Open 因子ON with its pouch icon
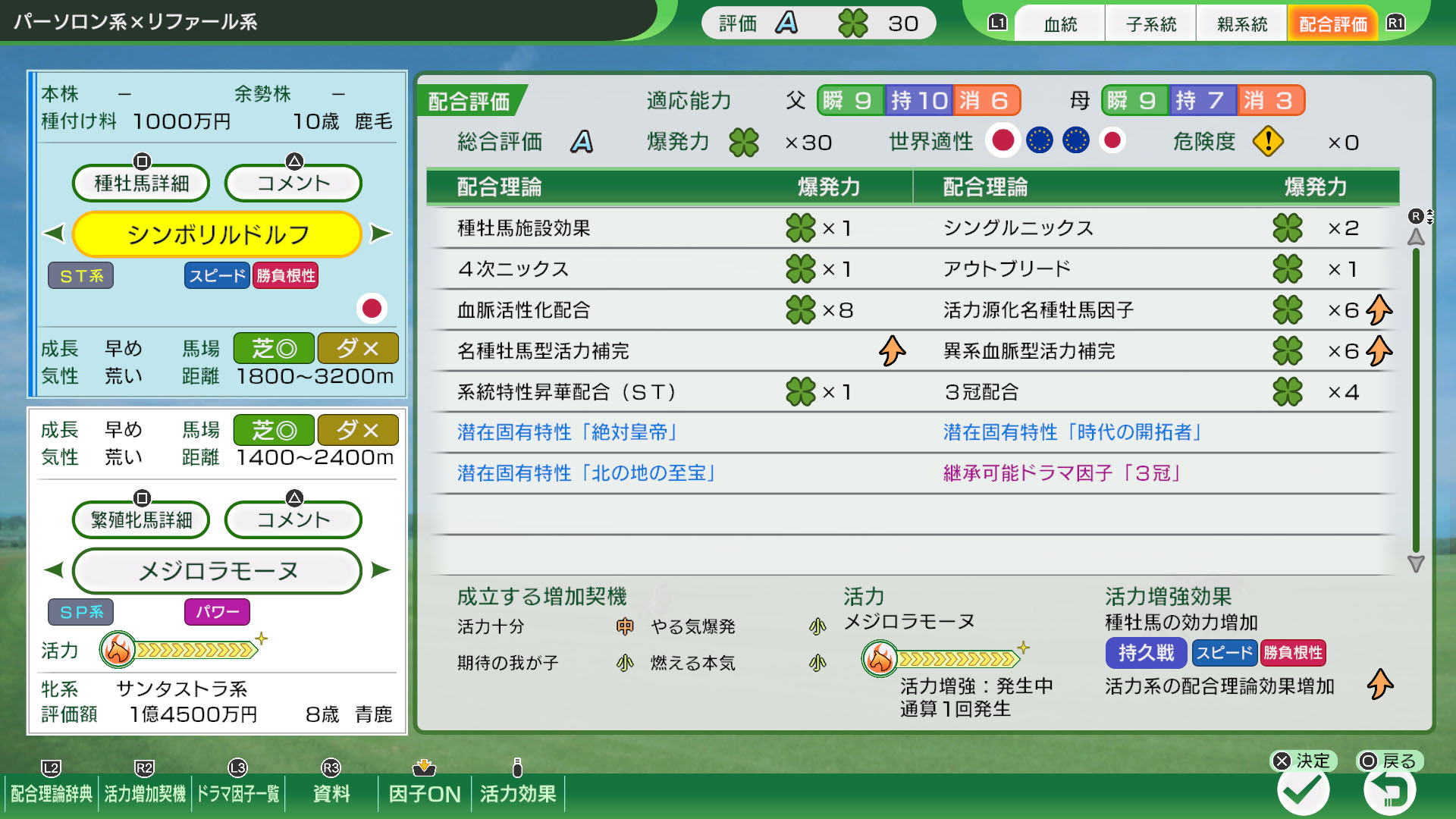Screen dimensions: 1456x819 tap(425, 767)
